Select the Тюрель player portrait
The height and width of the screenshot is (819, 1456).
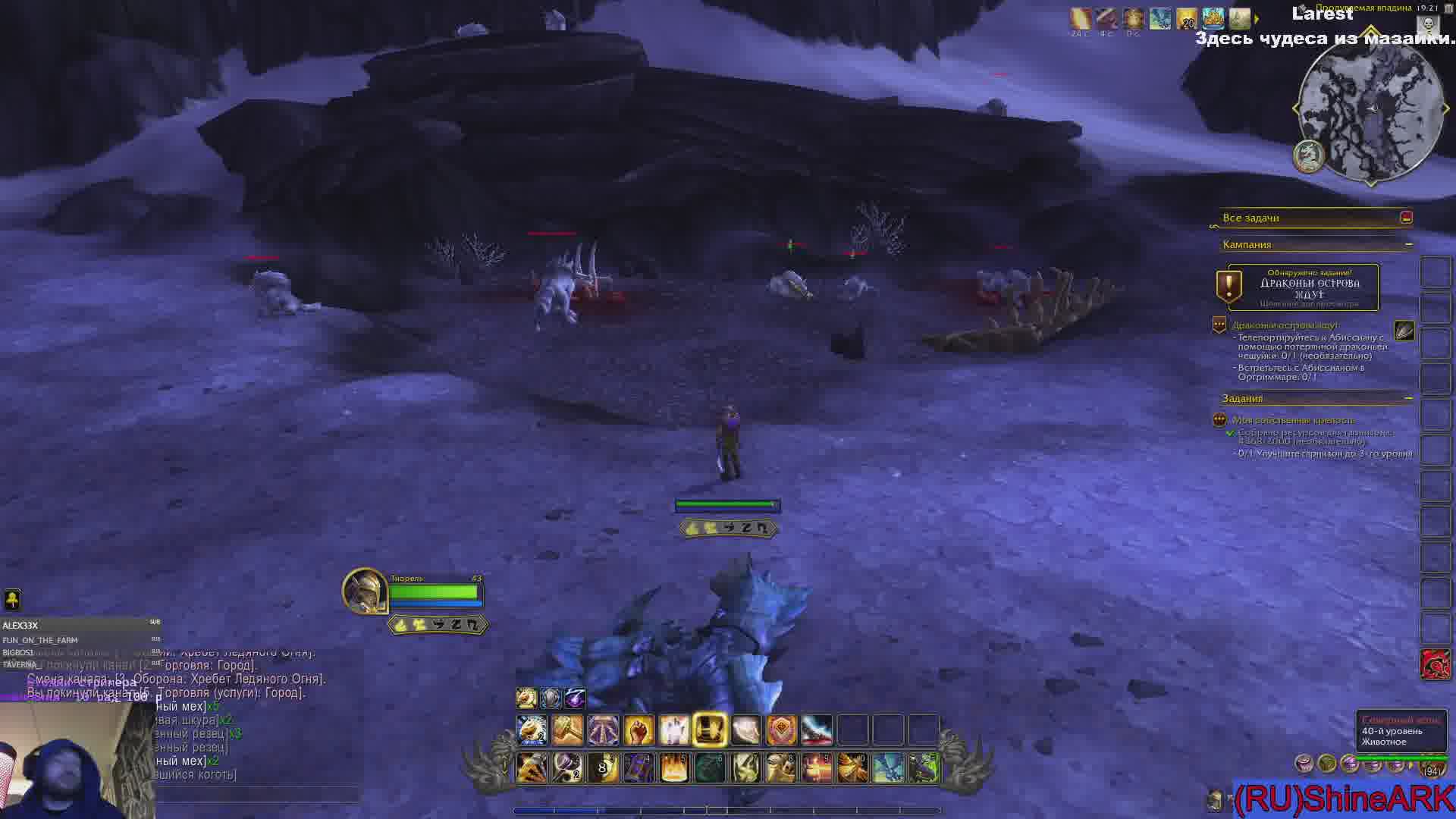coord(365,591)
